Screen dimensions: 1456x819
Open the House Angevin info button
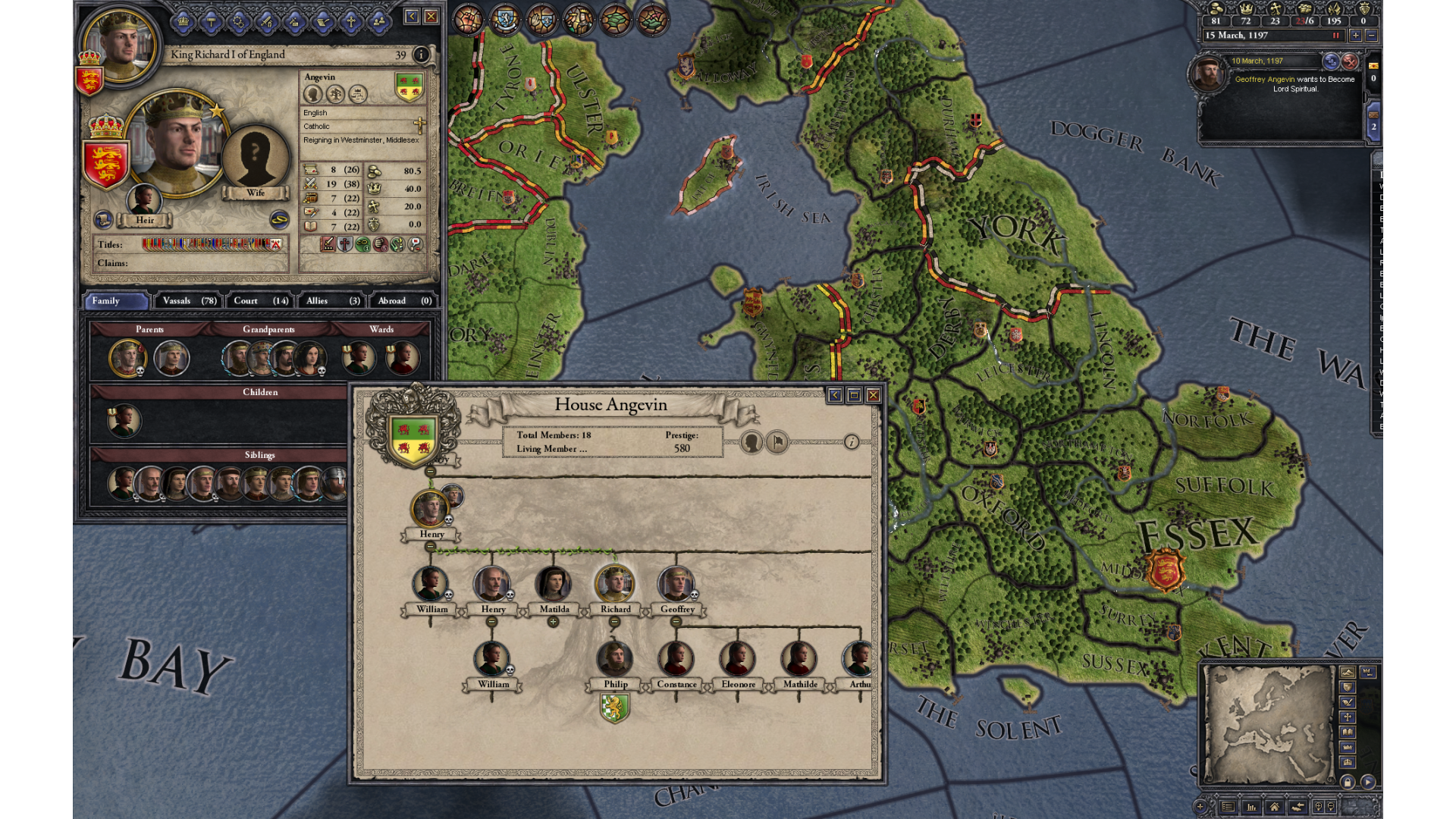pyautogui.click(x=852, y=442)
